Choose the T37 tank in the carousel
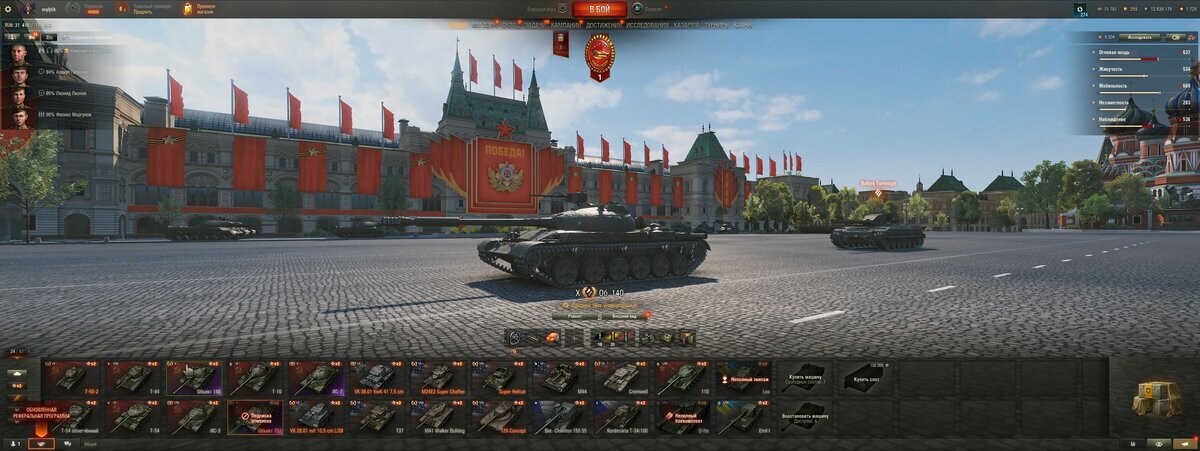 (378, 416)
